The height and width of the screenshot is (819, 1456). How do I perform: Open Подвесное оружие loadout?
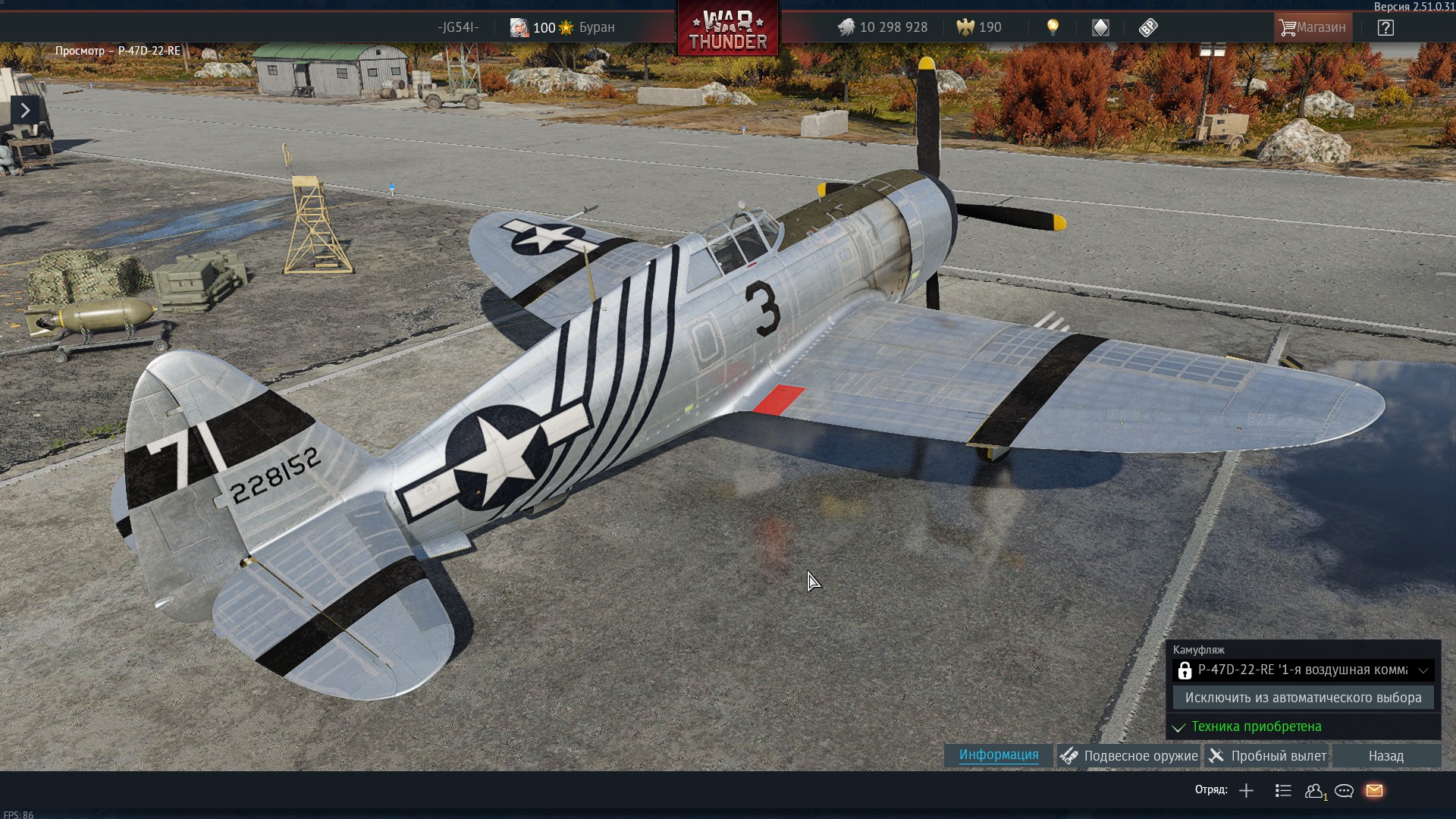(1129, 756)
